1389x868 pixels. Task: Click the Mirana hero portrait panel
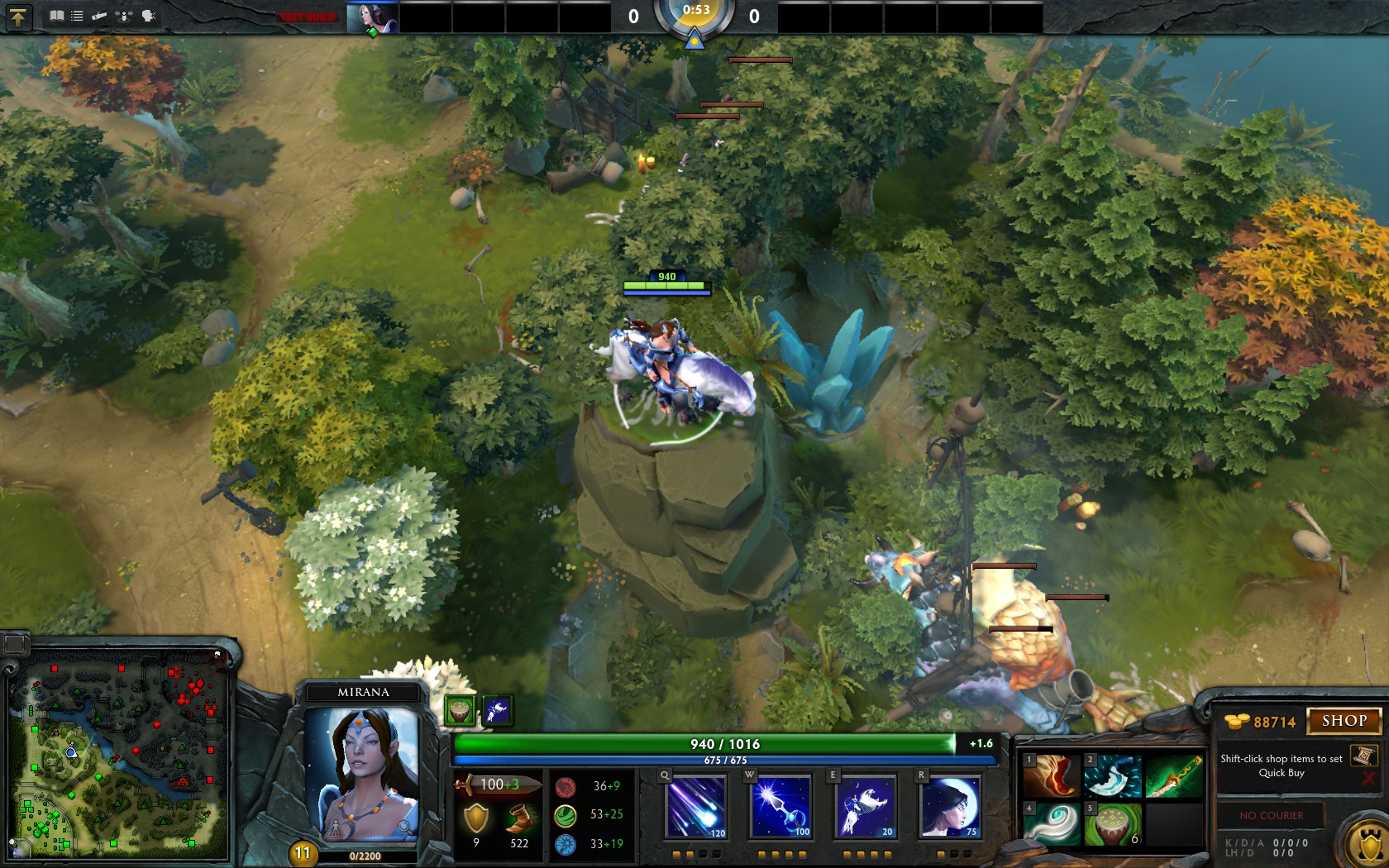pos(363,773)
